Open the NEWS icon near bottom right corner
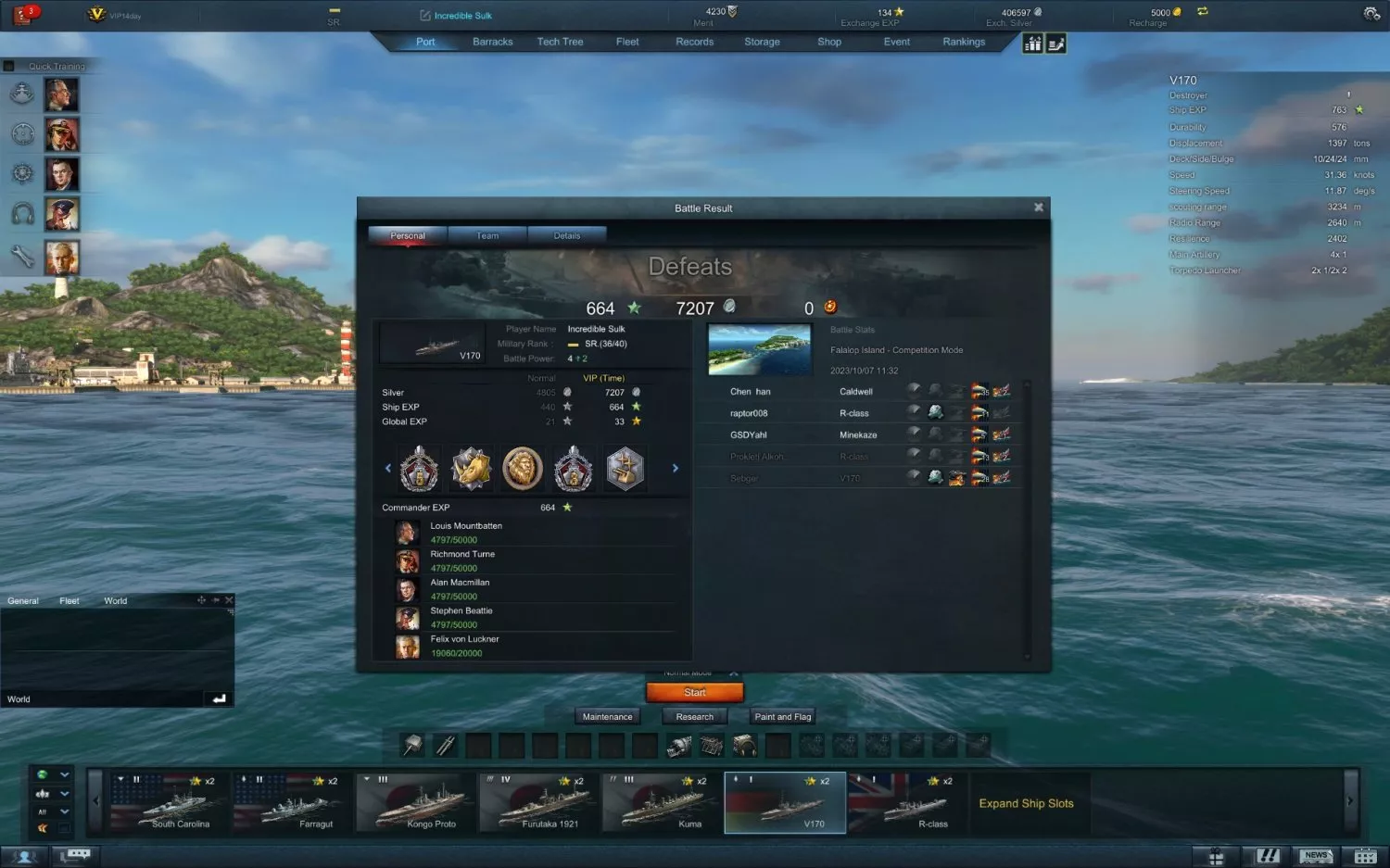1390x868 pixels. coord(1316,855)
